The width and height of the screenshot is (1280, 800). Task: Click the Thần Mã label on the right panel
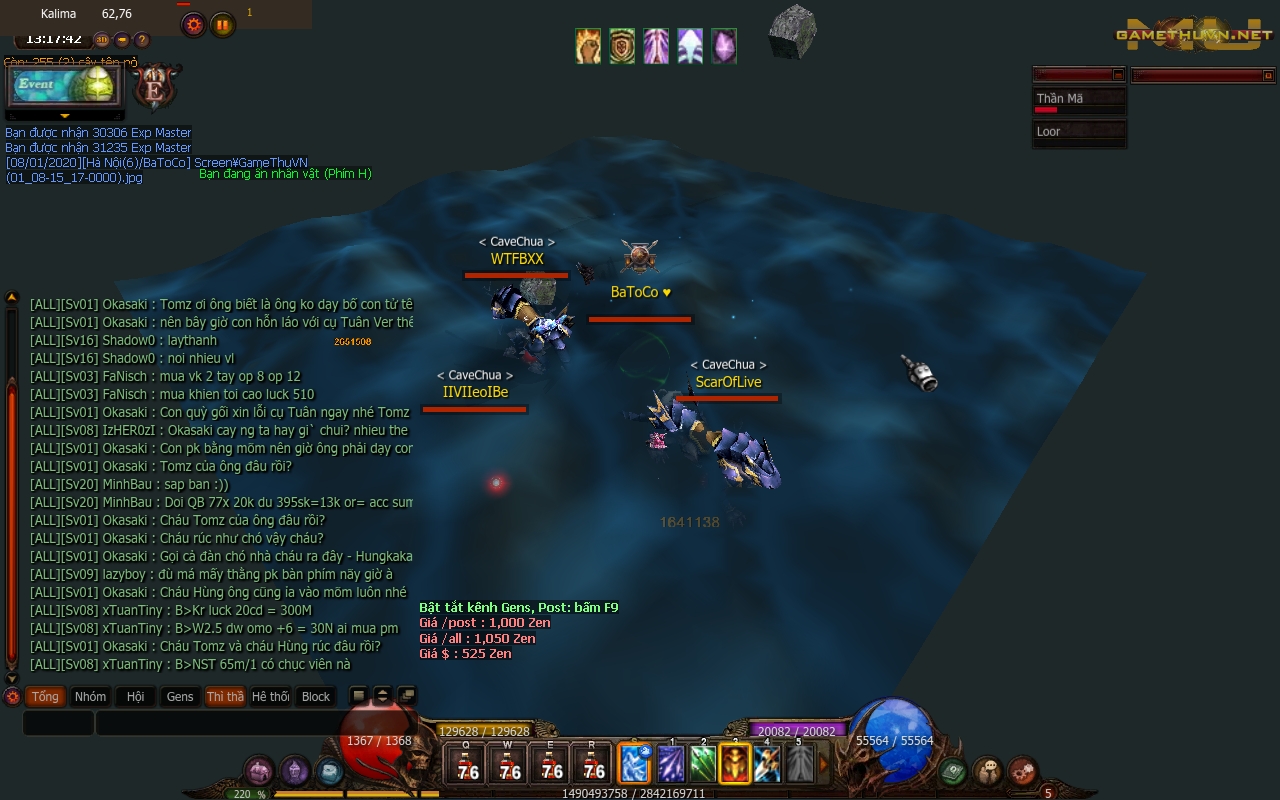[x=1061, y=98]
